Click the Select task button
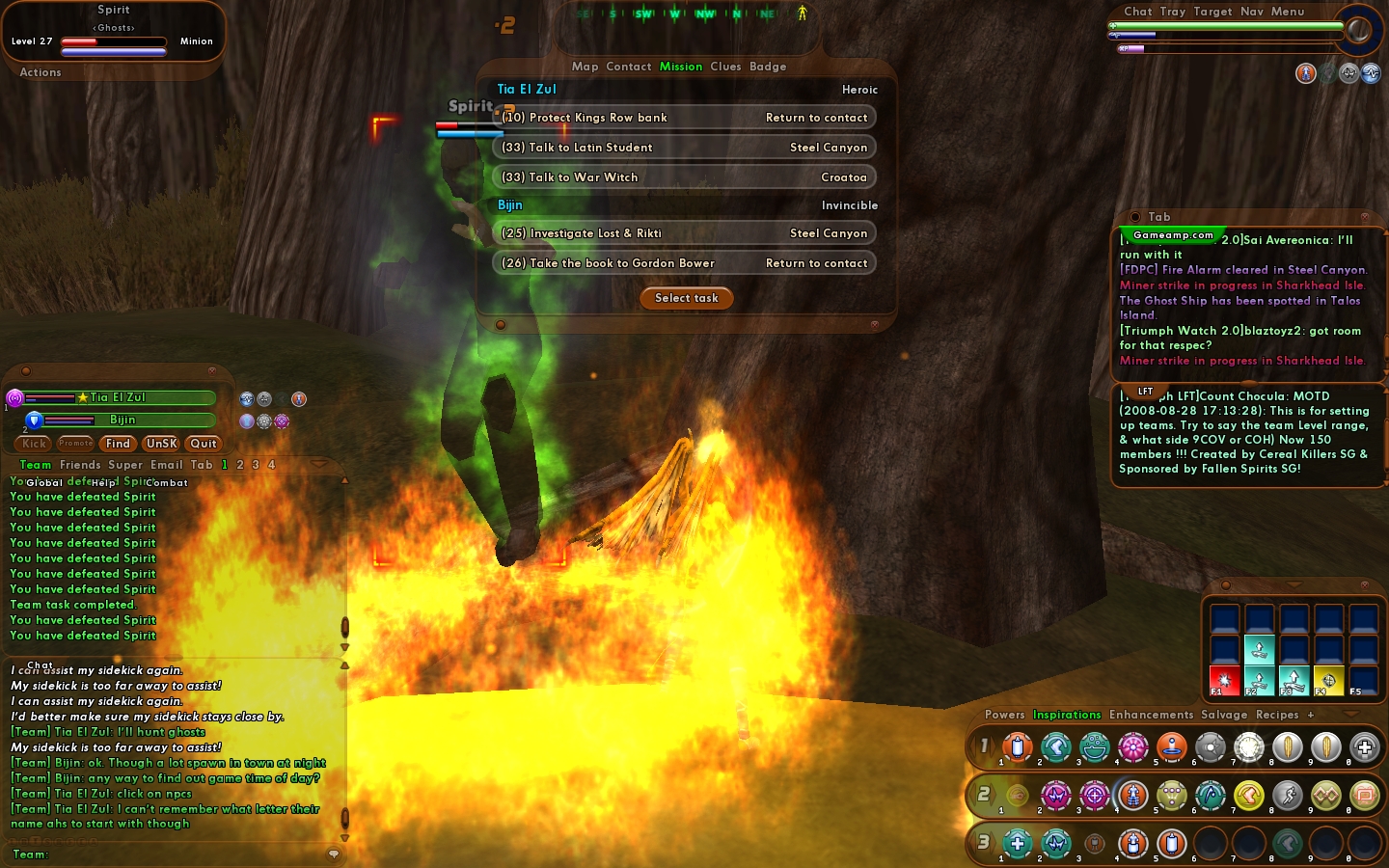Viewport: 1389px width, 868px height. tap(686, 298)
